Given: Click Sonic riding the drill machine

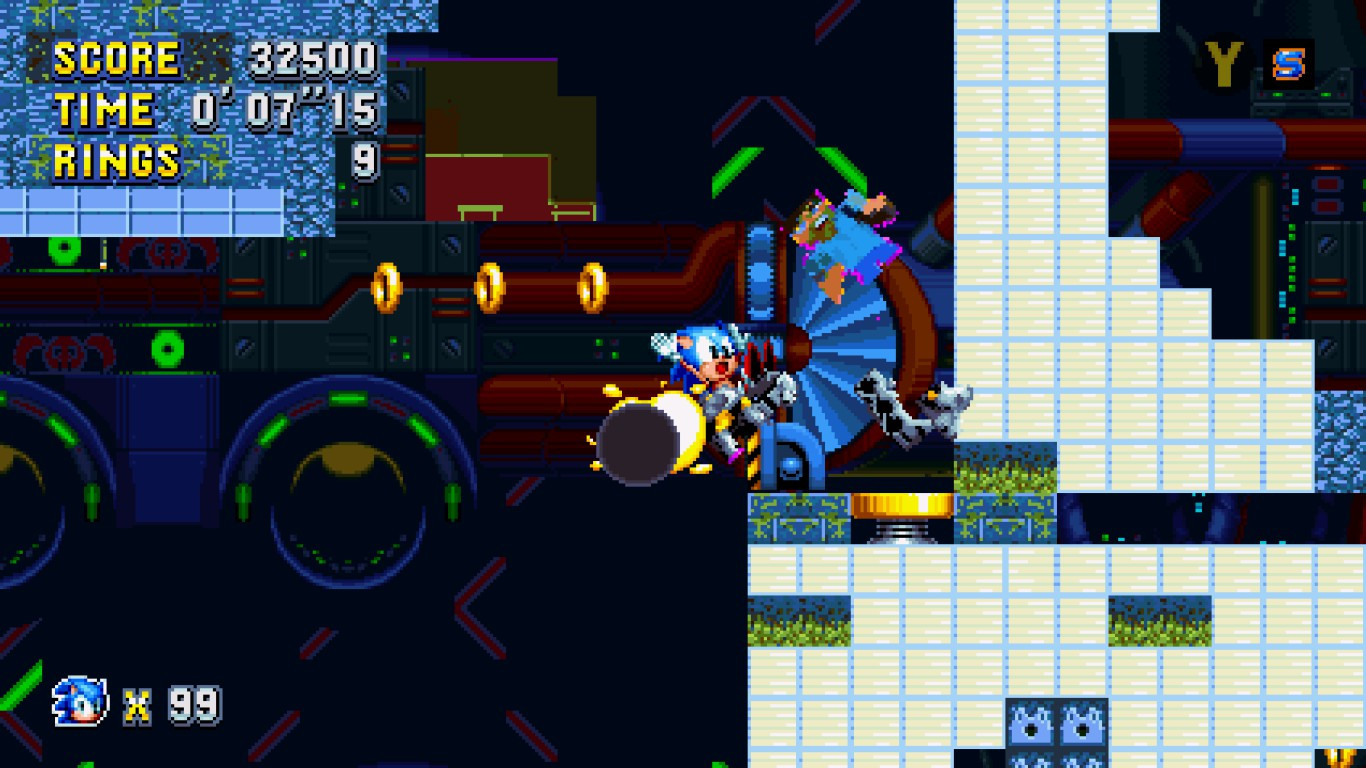Looking at the screenshot, I should point(710,370).
